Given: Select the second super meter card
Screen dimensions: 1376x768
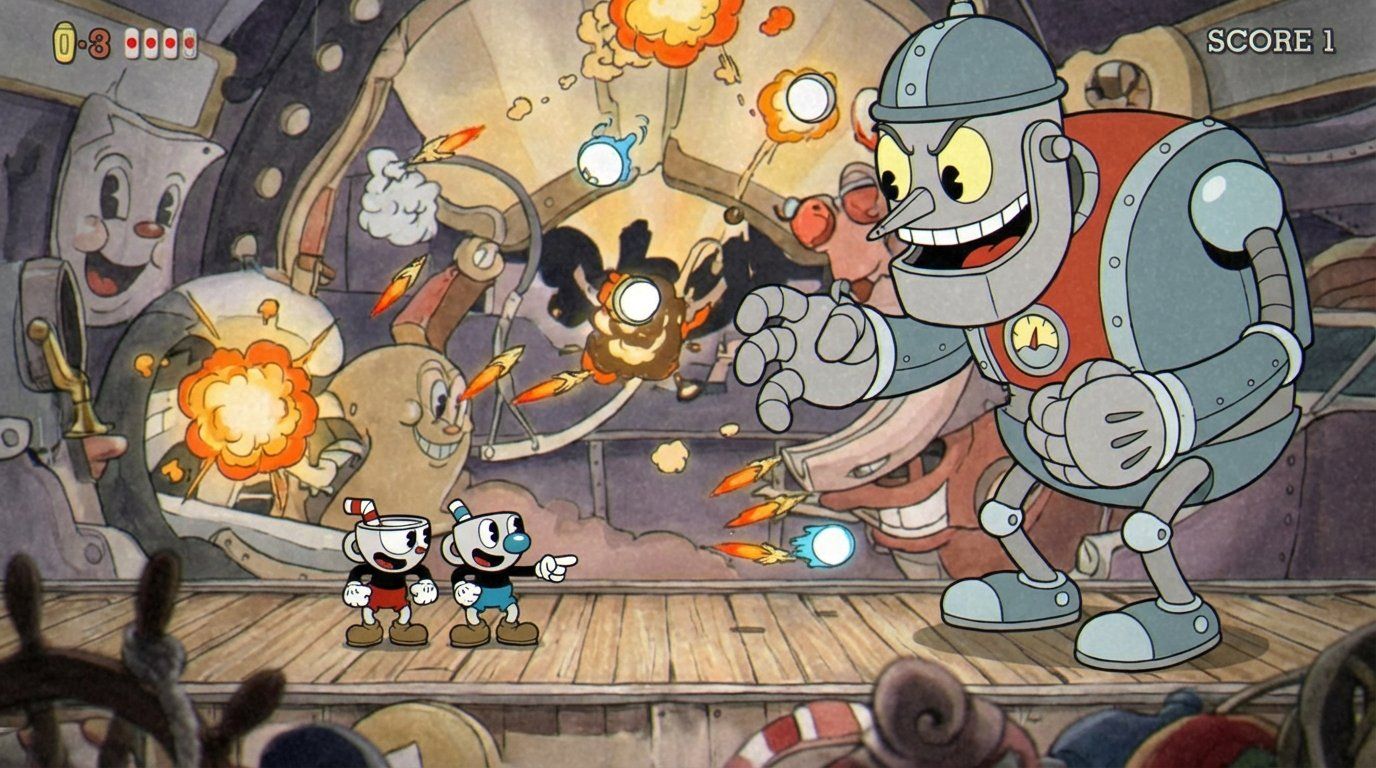Looking at the screenshot, I should pos(150,43).
